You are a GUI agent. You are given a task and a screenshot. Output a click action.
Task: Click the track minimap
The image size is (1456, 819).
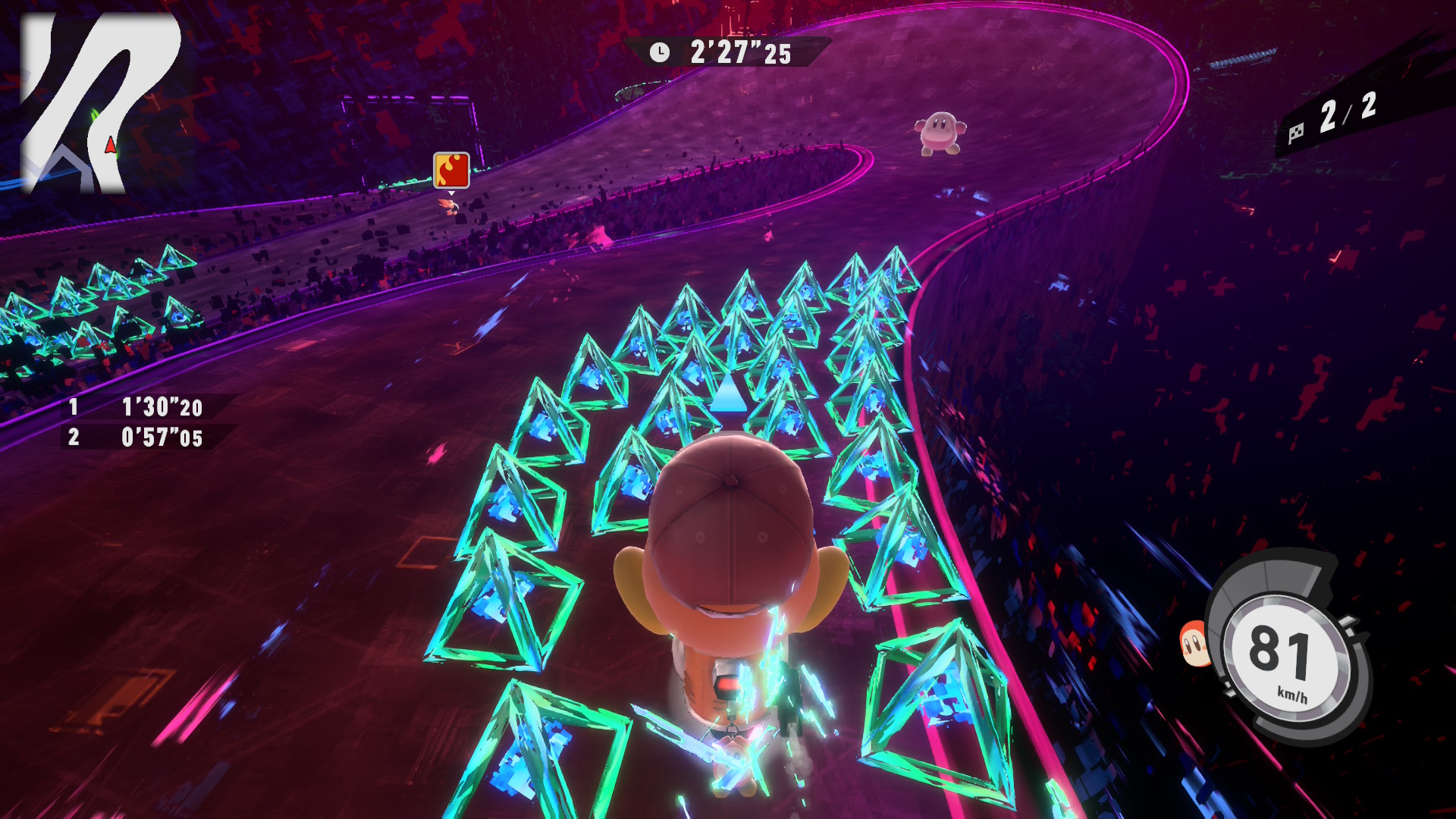[x=99, y=102]
